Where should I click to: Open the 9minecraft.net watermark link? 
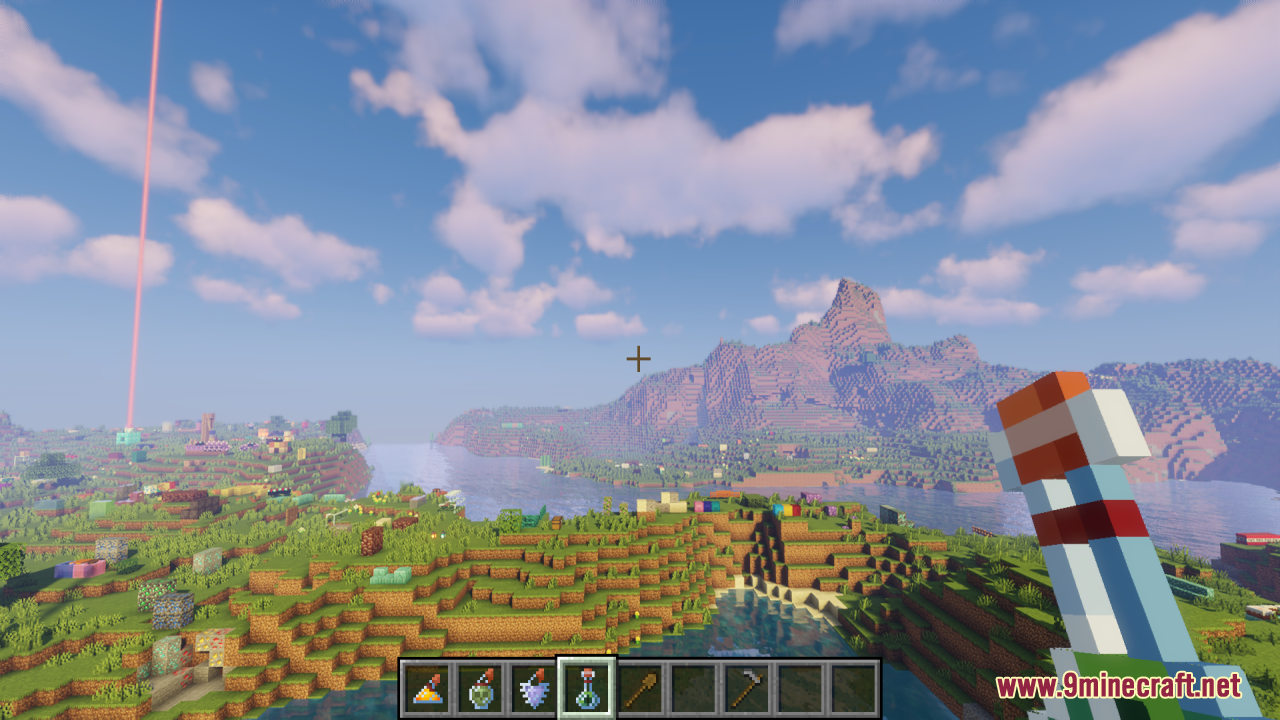1118,687
